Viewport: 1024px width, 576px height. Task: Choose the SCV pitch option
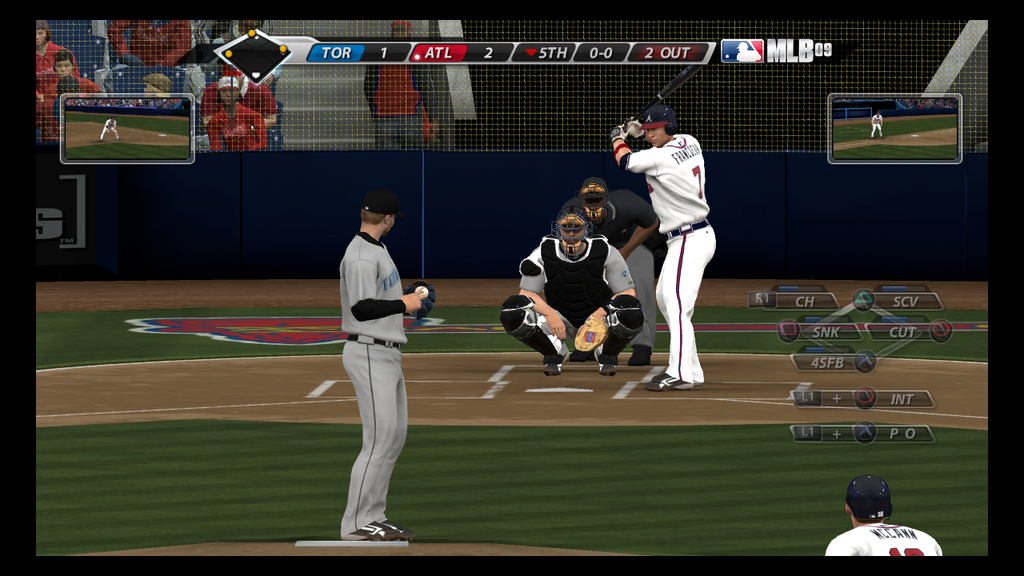(904, 300)
